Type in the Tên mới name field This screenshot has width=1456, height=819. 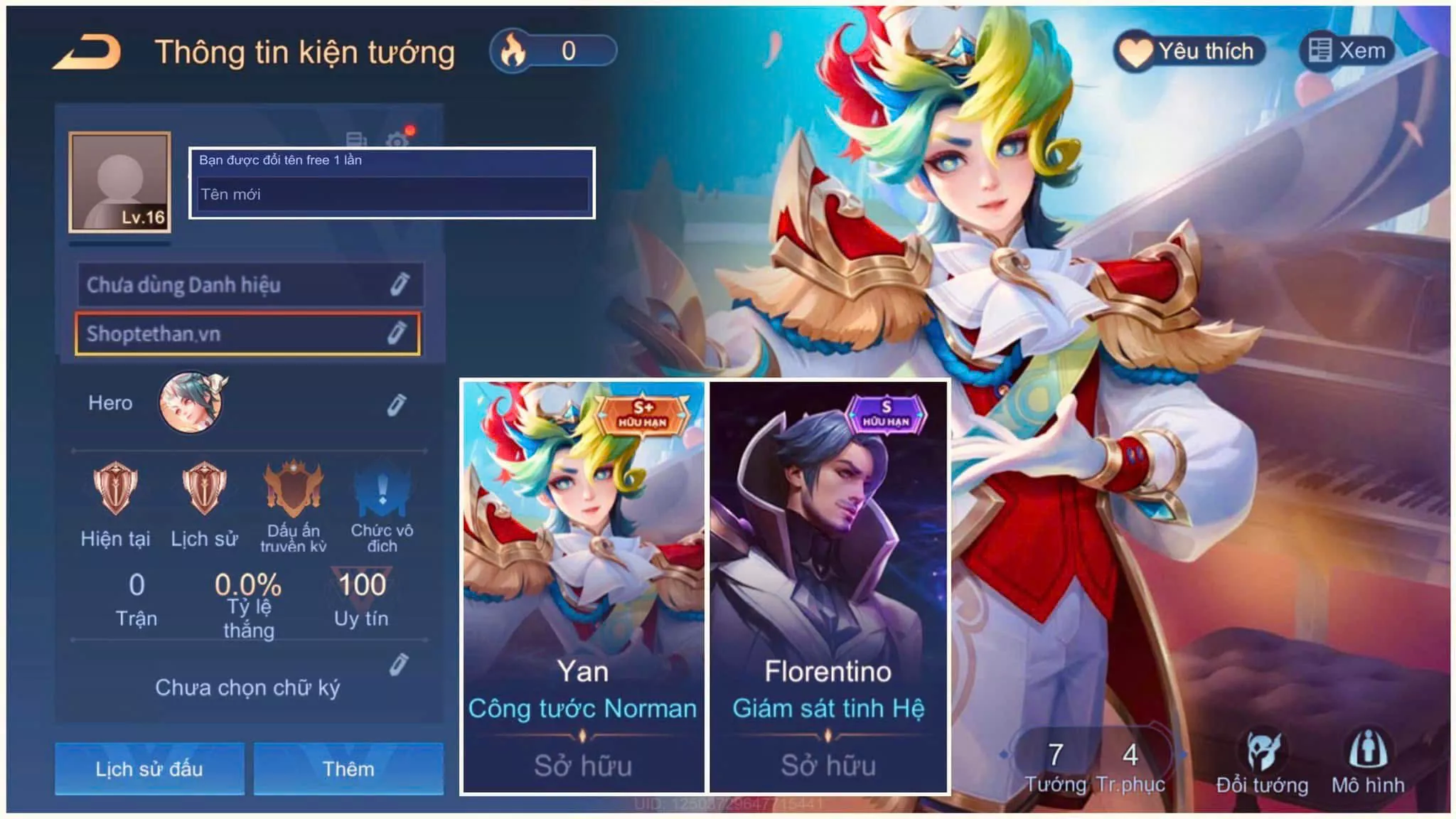[392, 194]
